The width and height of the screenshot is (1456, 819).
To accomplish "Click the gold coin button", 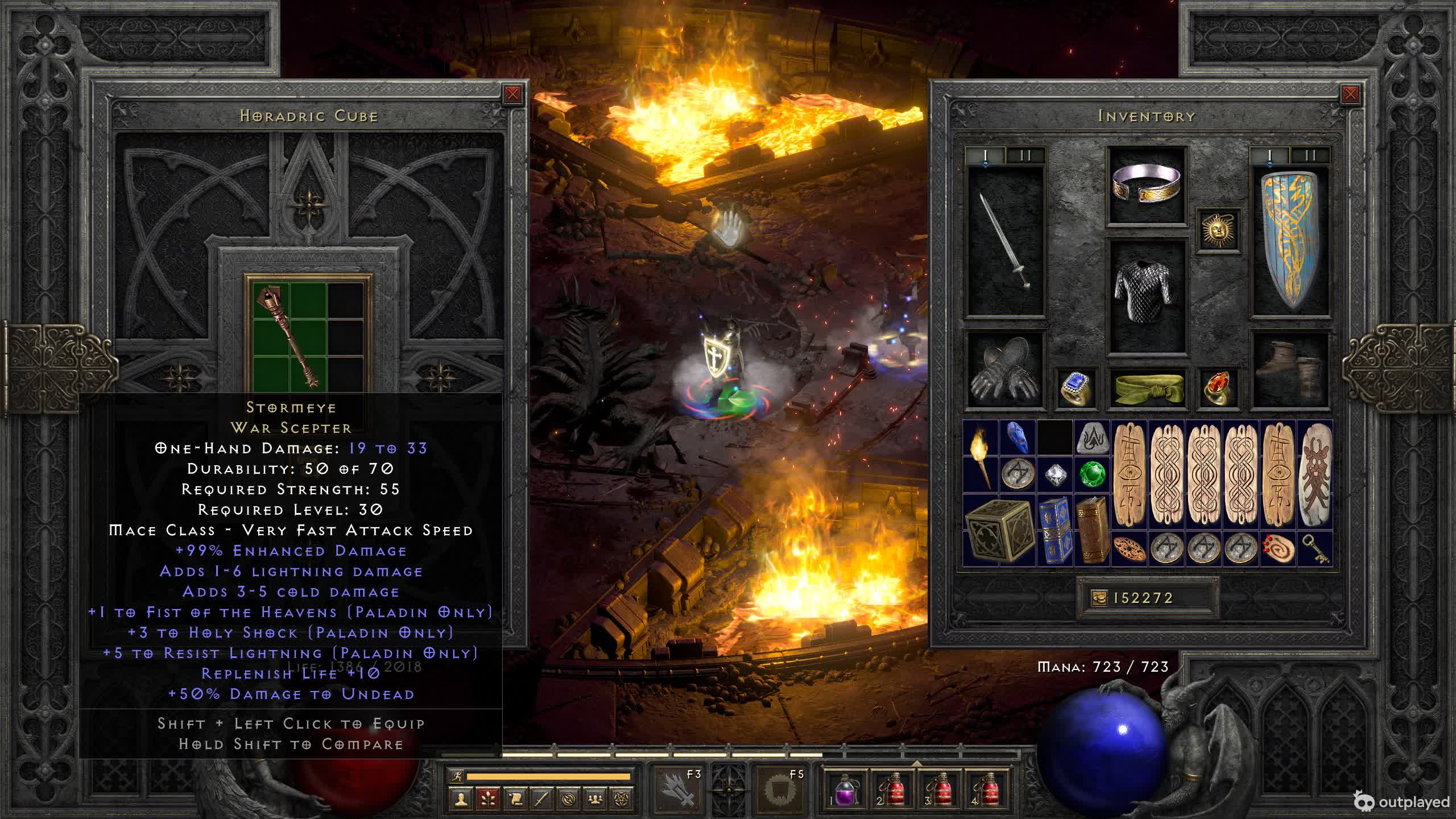I will 1099,598.
